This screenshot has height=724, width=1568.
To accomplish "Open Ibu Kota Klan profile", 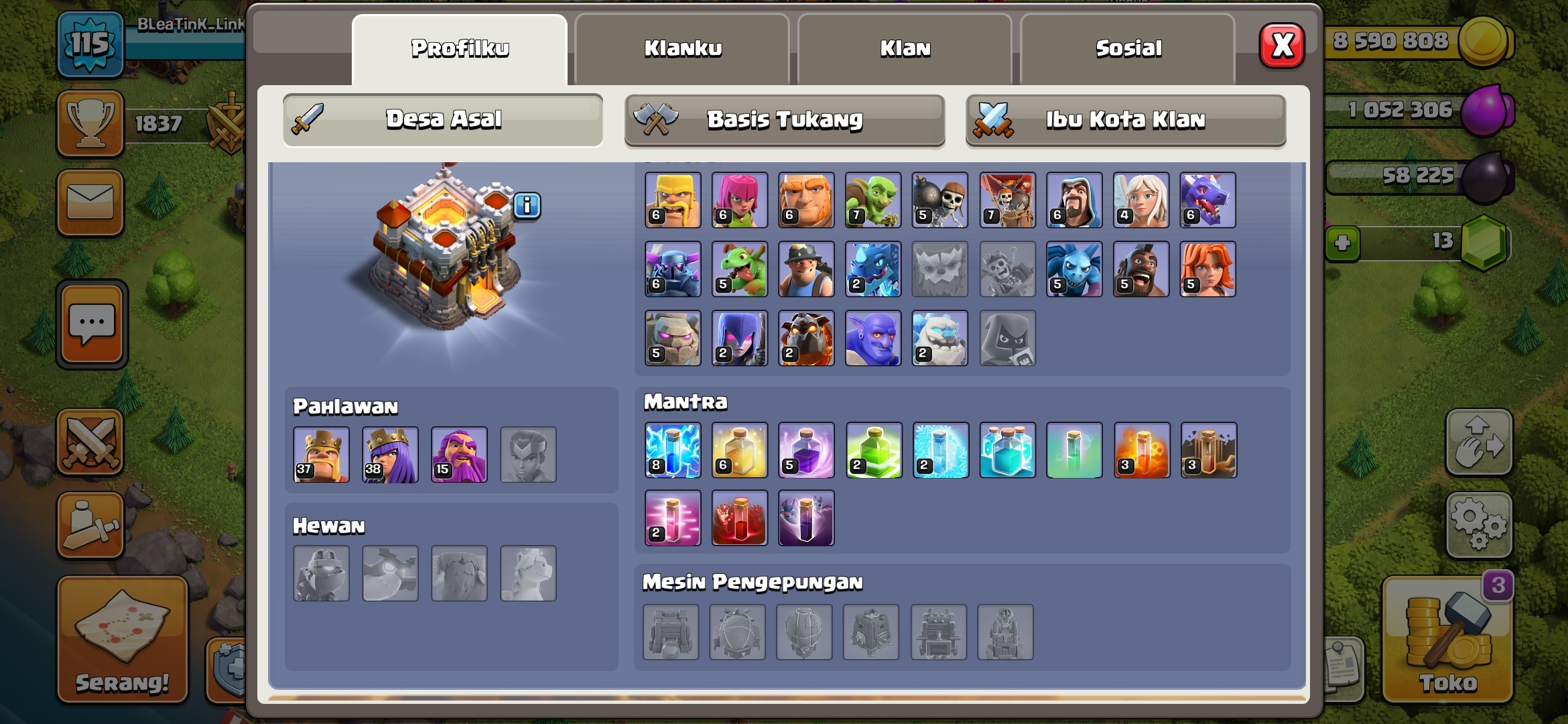I will pos(1125,119).
